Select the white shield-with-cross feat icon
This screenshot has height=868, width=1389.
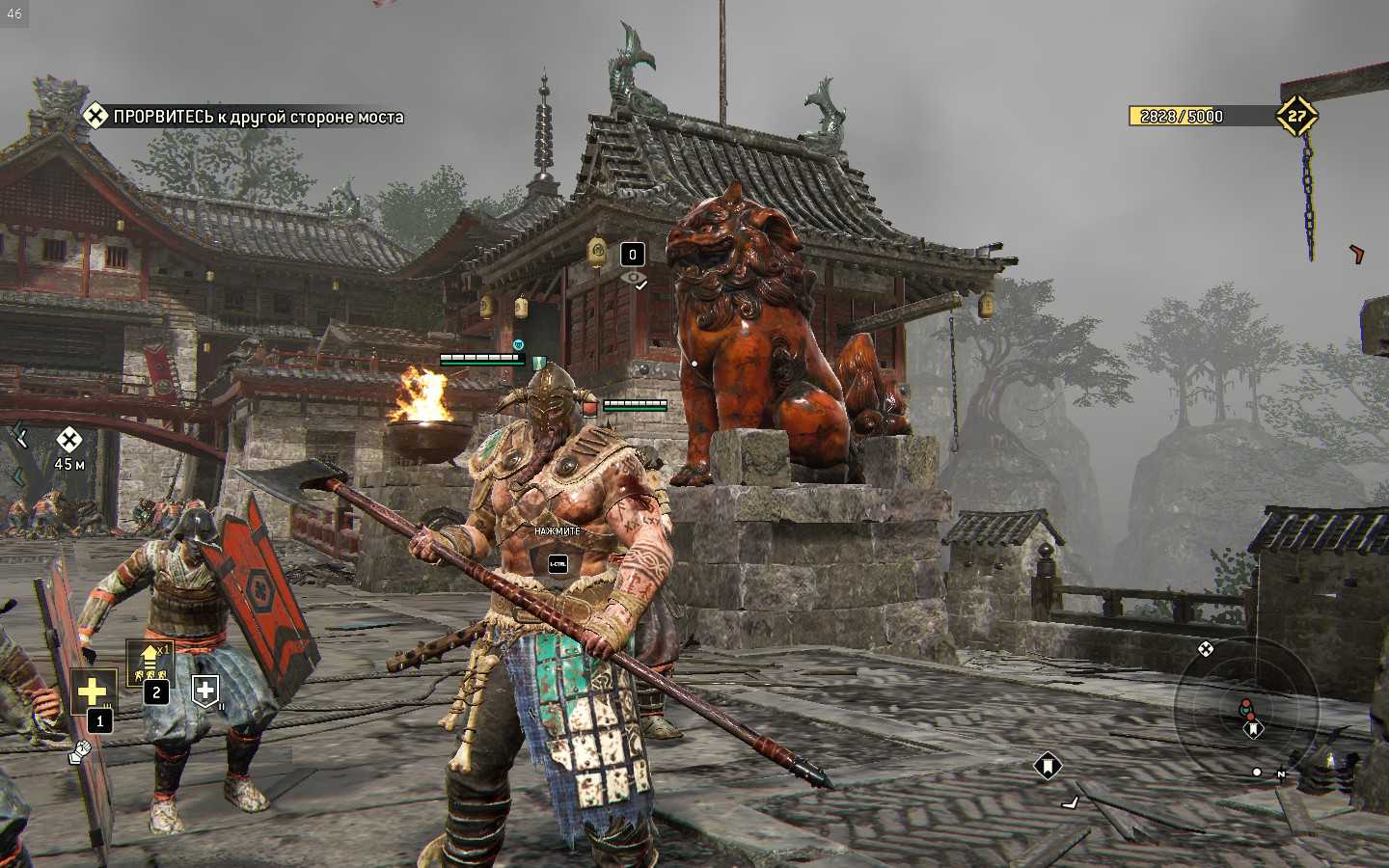pos(205,690)
